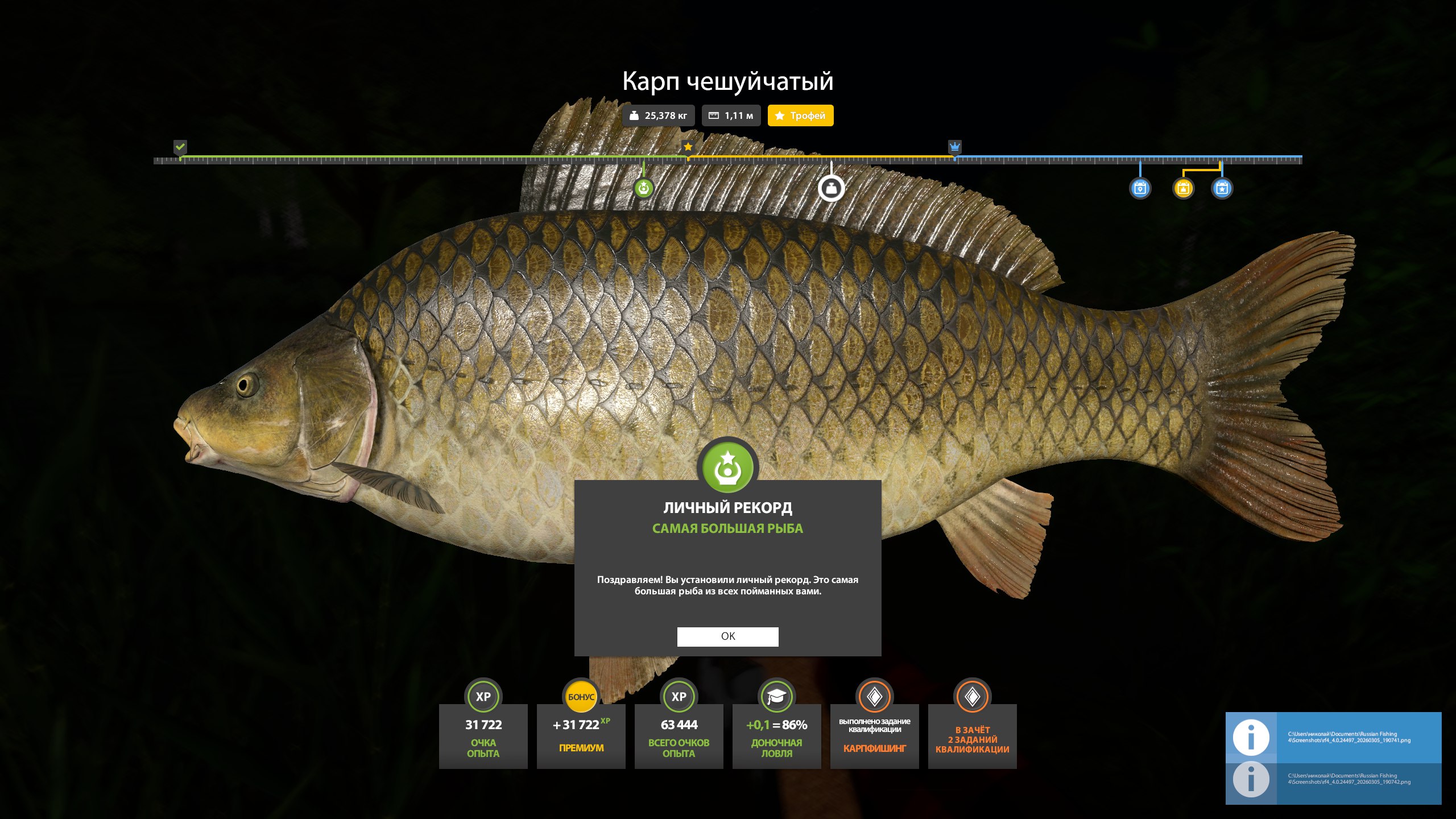Image resolution: width=1456 pixels, height=819 pixels.
Task: Click the blue crown threshold marker
Action: (x=955, y=147)
